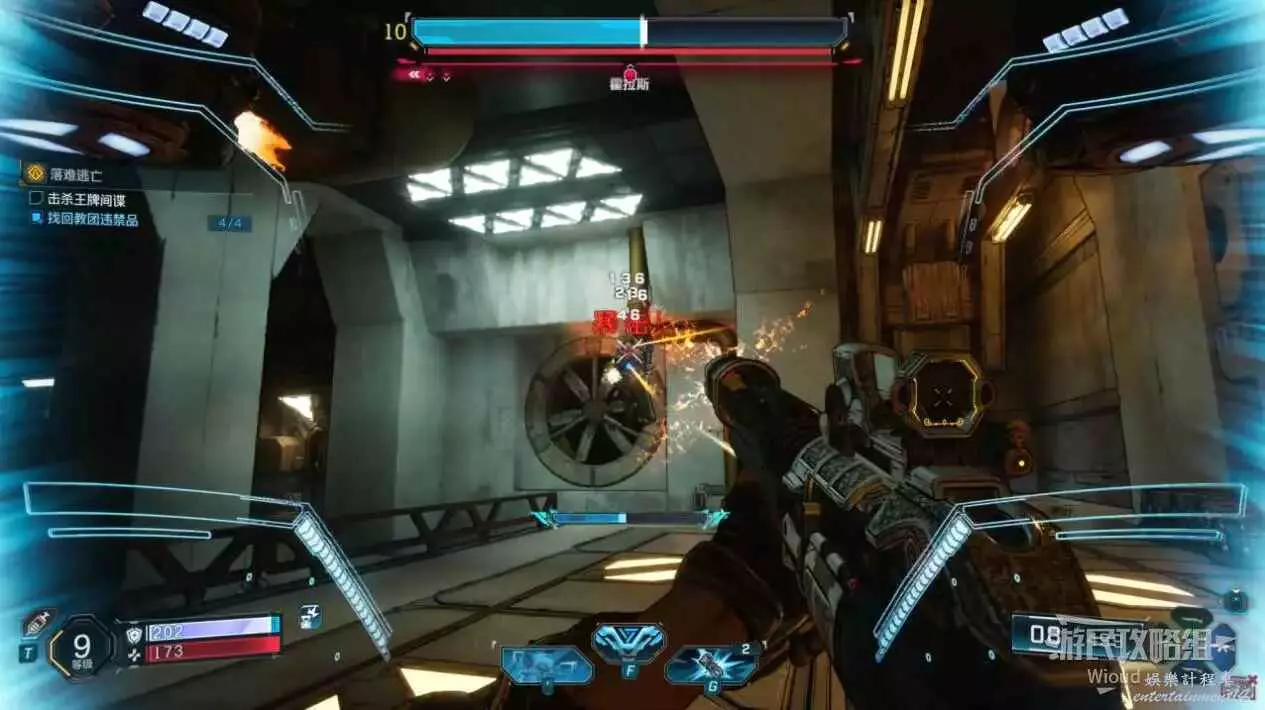Screen dimensions: 1265x710
Task: Click the 找回教团违禁品 objective
Action: (x=92, y=219)
